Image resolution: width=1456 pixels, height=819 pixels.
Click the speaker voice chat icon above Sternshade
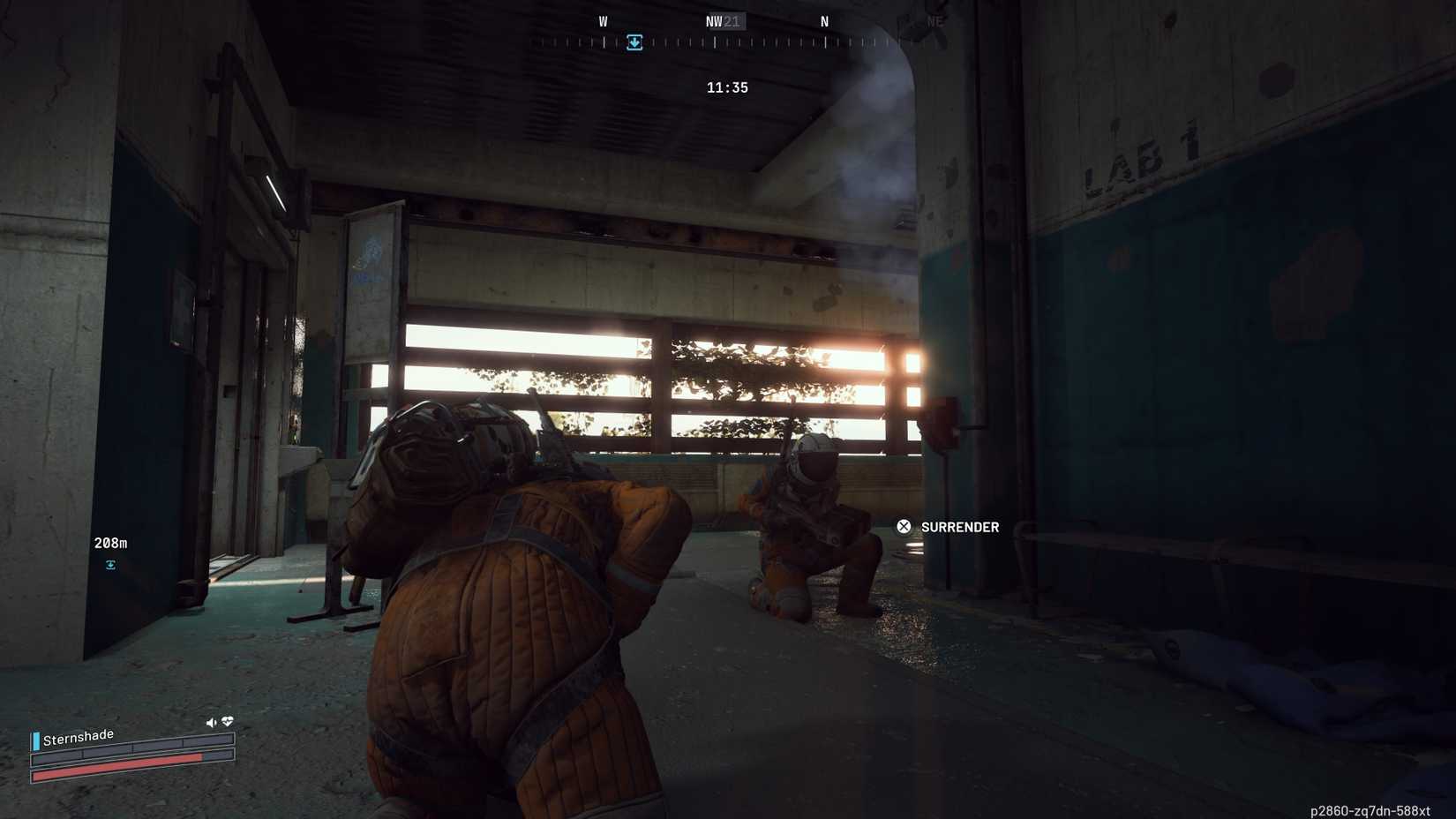click(211, 721)
